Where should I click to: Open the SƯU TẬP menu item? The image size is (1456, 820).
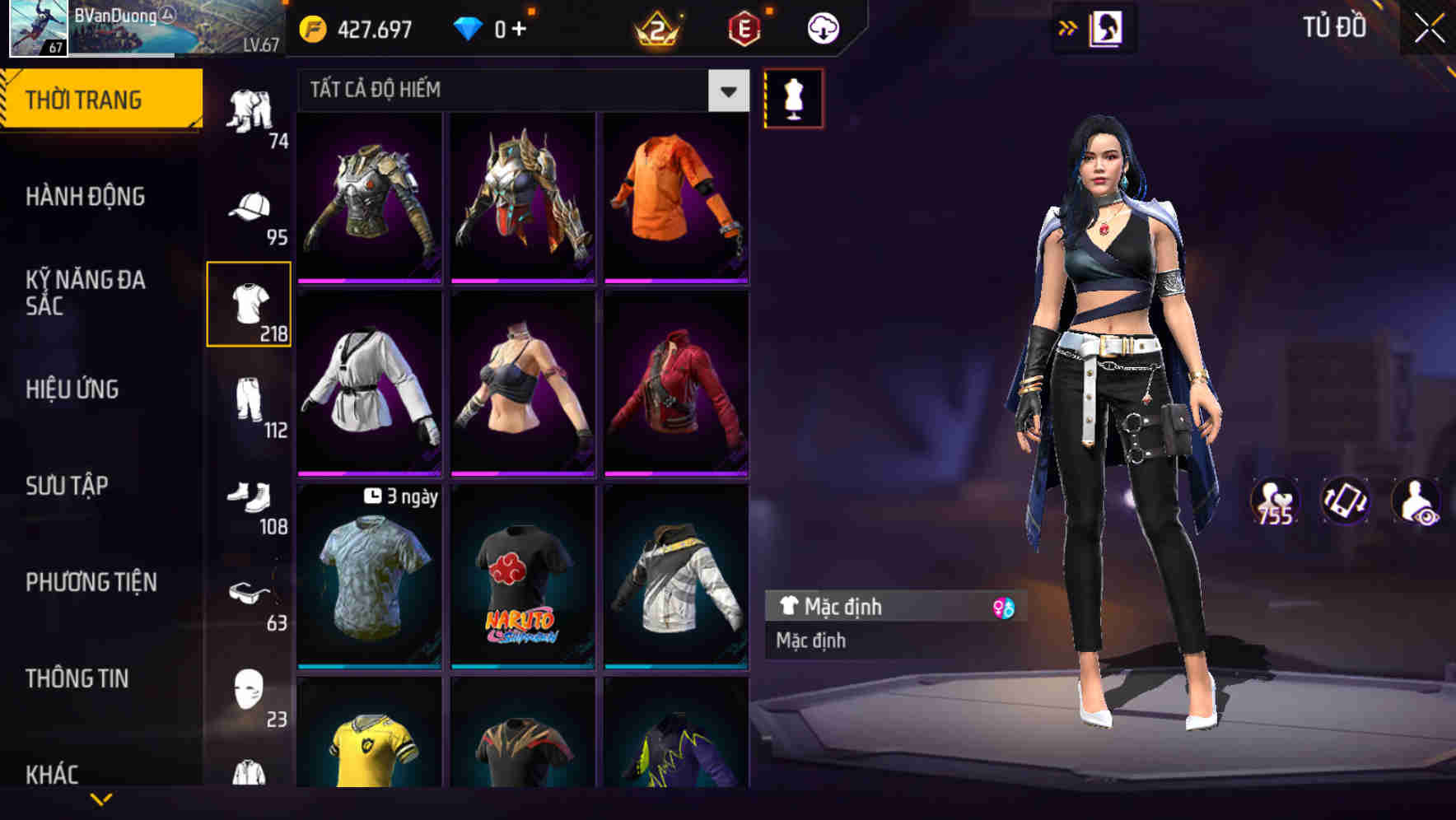pyautogui.click(x=66, y=486)
